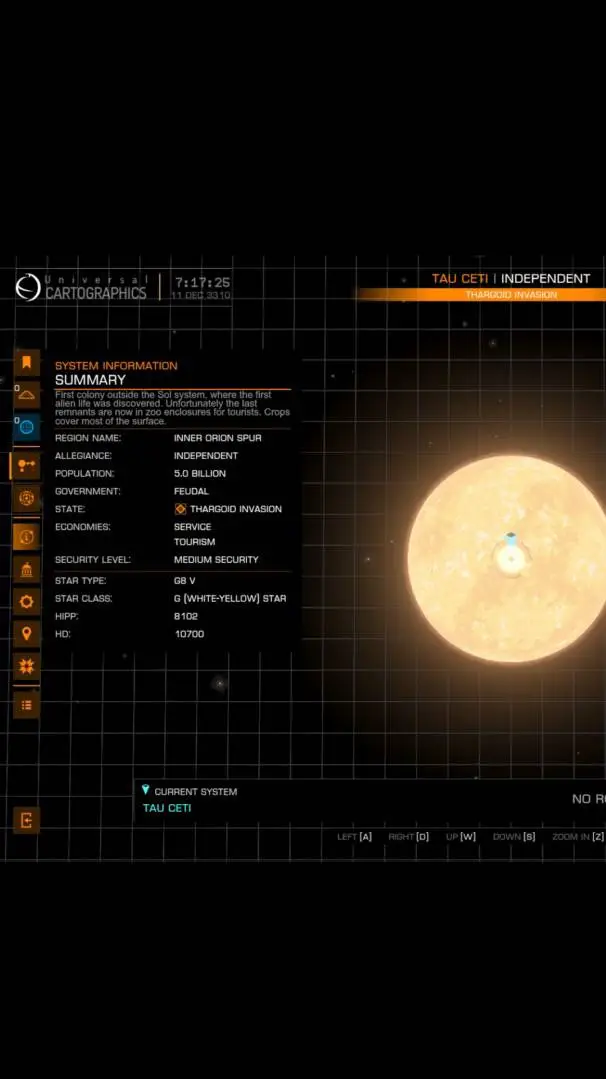
Task: Switch to the system map star-orbit tab
Action: click(26, 465)
